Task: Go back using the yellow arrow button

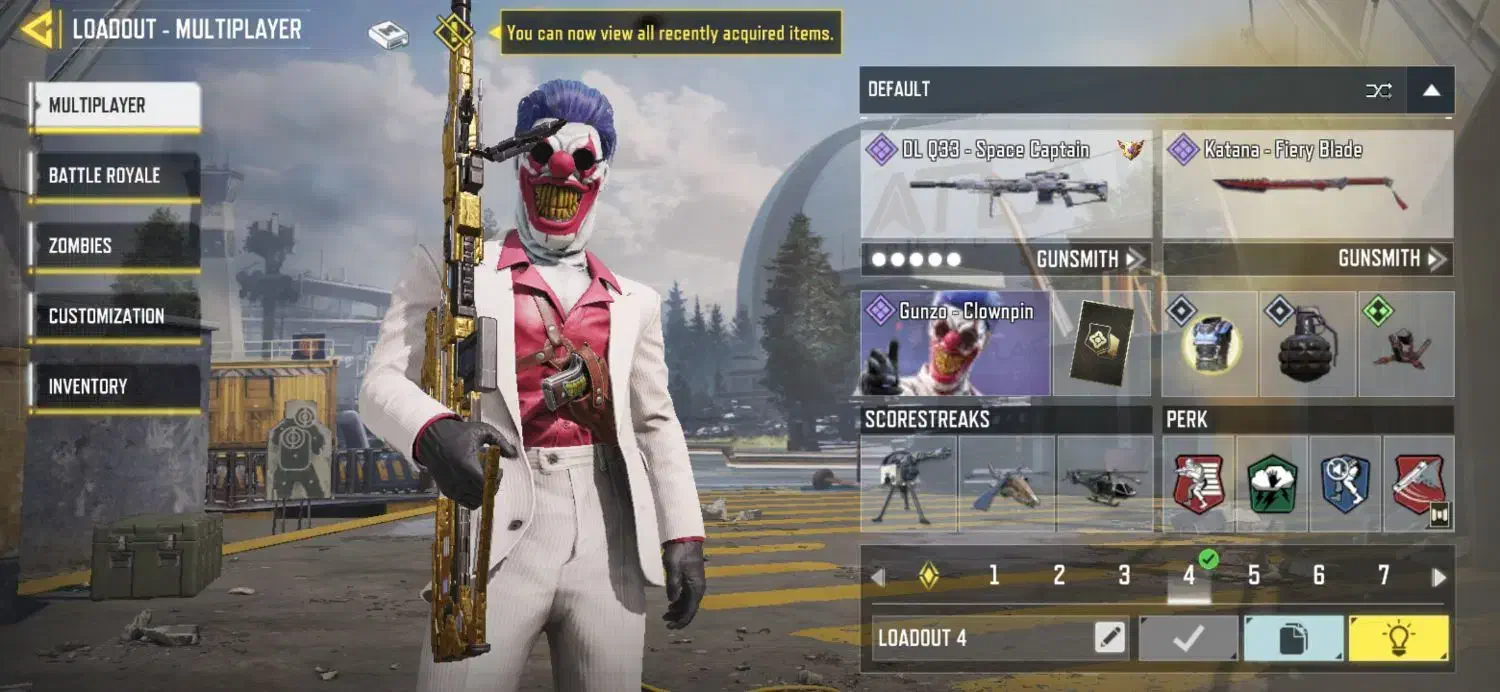Action: click(x=37, y=29)
